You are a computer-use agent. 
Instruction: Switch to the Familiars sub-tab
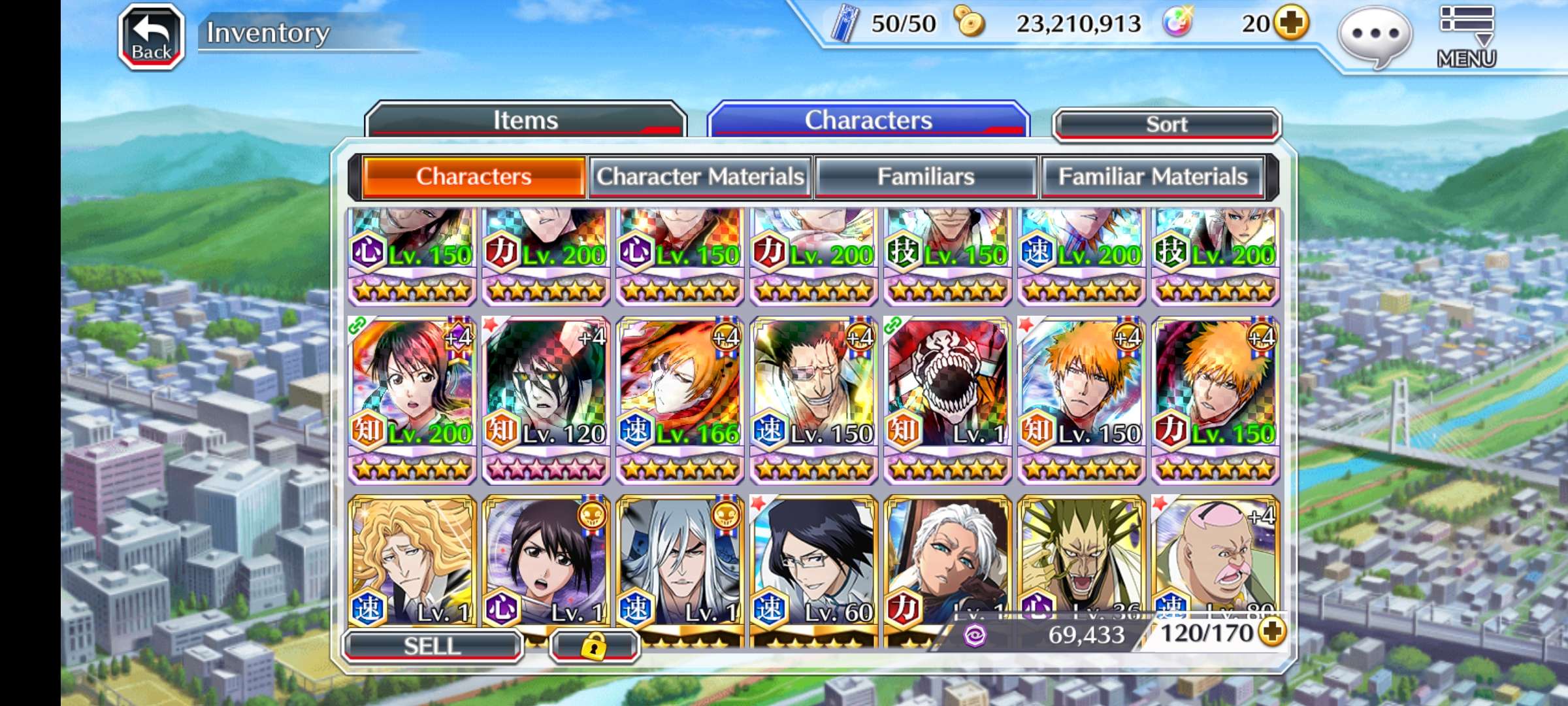[x=926, y=176]
